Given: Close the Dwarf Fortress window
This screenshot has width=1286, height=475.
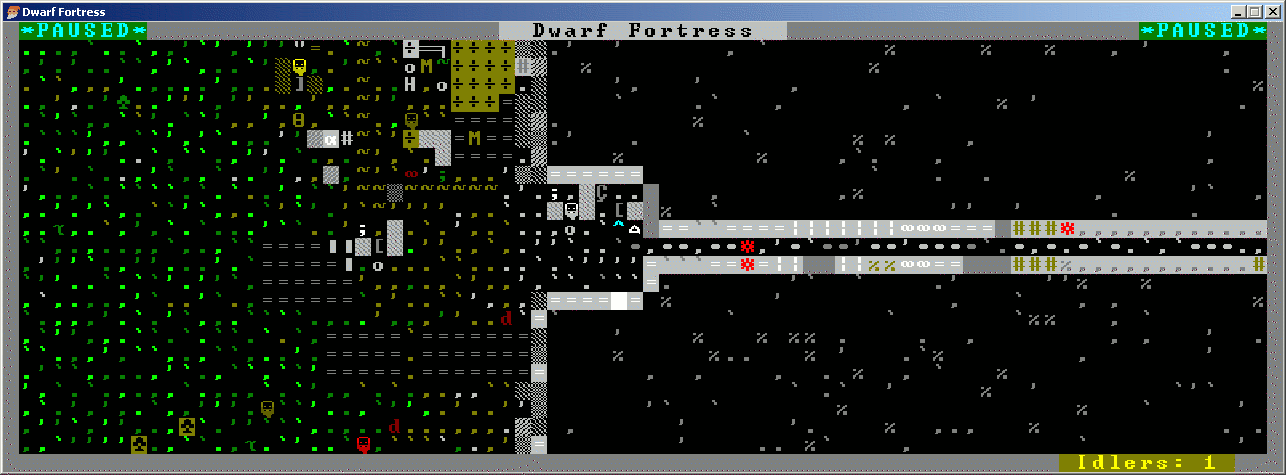Looking at the screenshot, I should [1272, 11].
